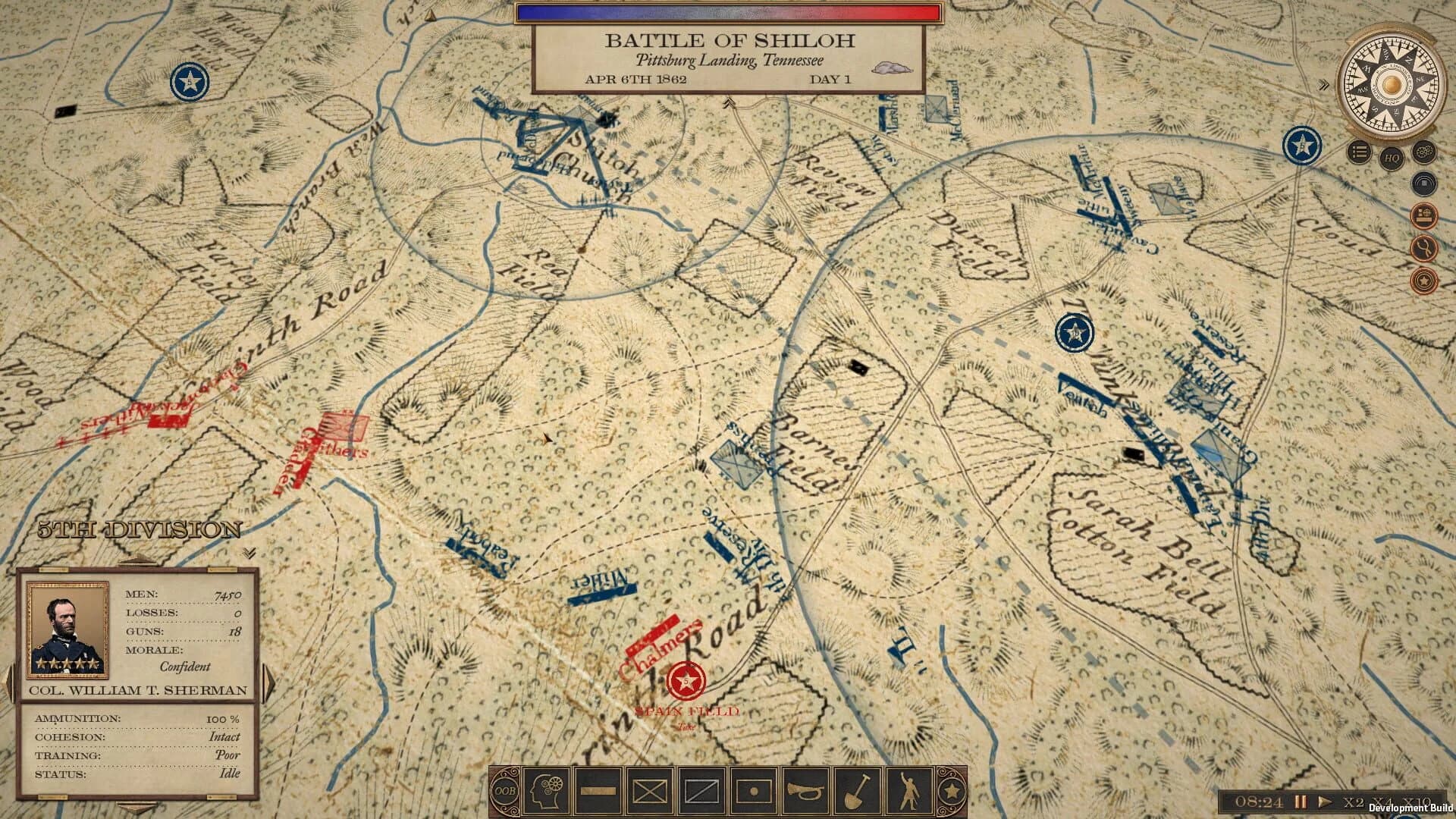Open the HQ panel on the right side
The height and width of the screenshot is (819, 1456).
pyautogui.click(x=1392, y=158)
